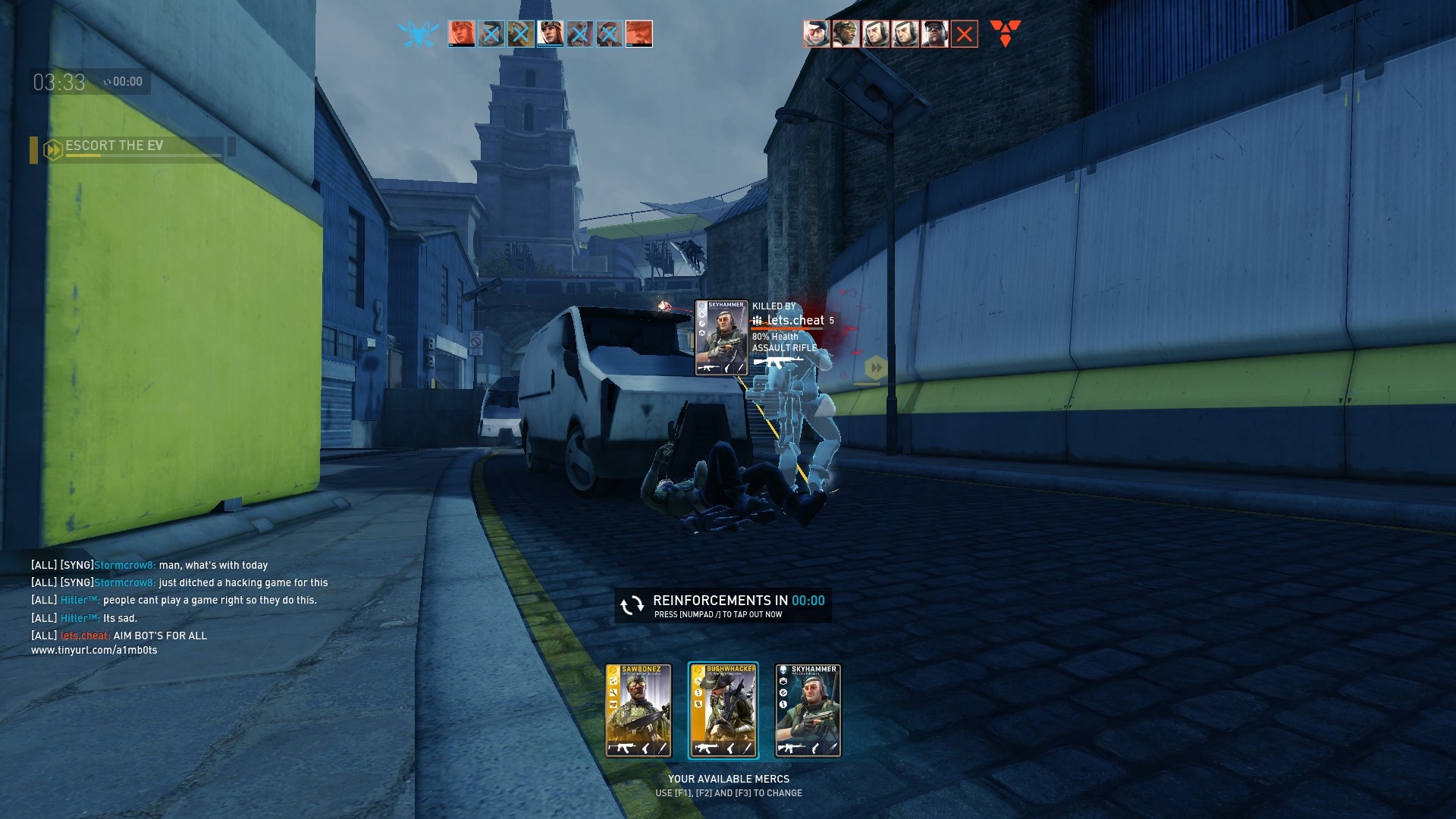1456x819 pixels.
Task: Open the tinyurl link in chat
Action: (94, 651)
